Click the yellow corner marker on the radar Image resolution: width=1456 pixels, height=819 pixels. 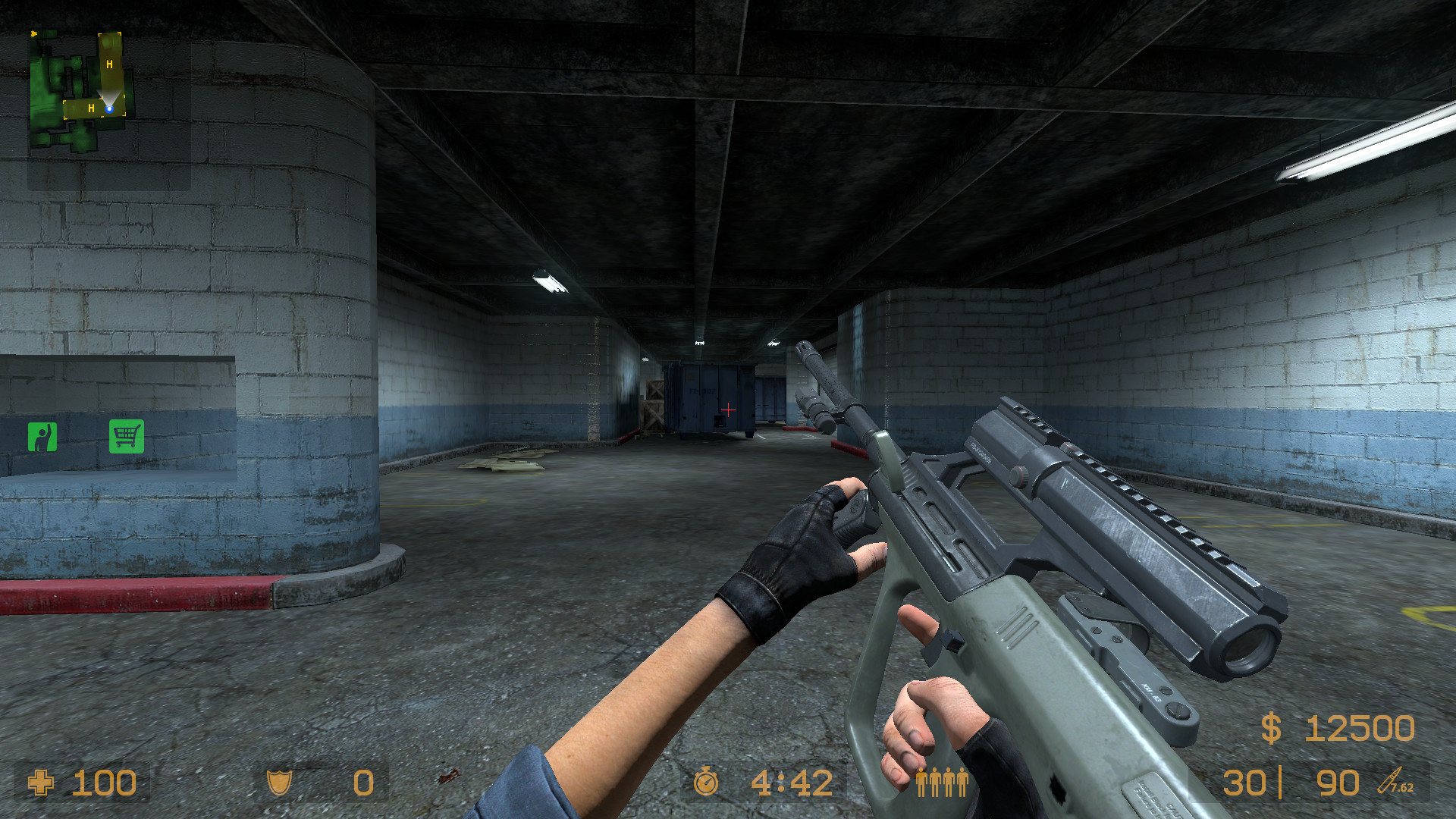point(33,34)
